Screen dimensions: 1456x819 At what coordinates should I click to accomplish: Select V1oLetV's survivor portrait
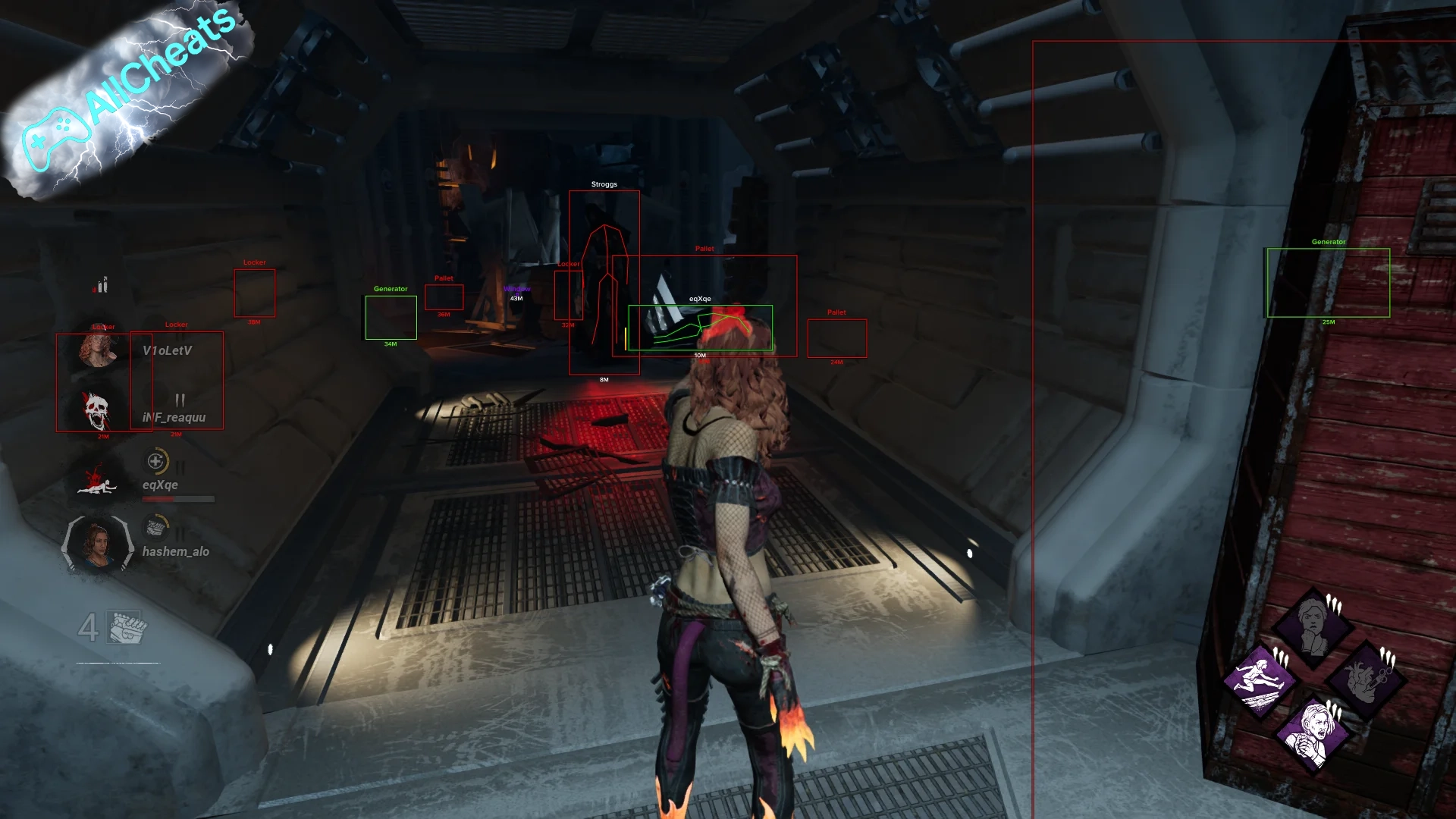pos(97,350)
